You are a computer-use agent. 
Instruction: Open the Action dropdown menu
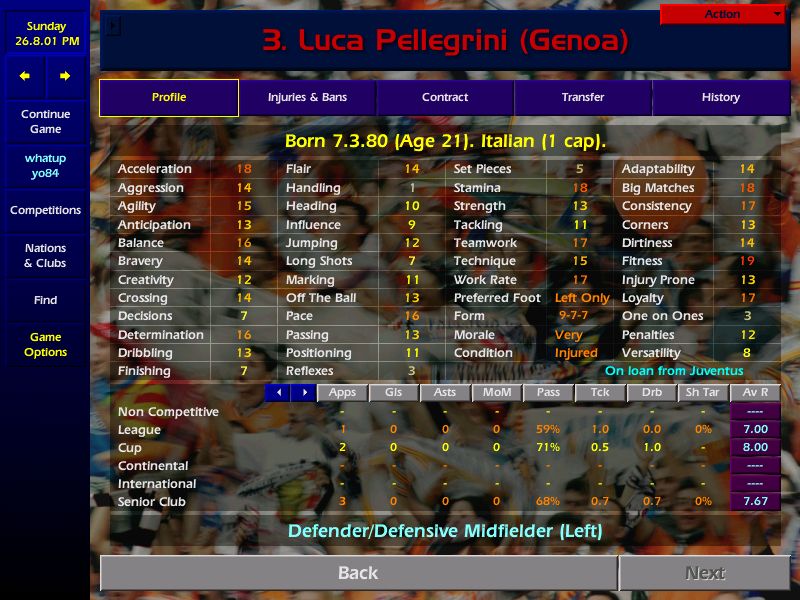(723, 15)
